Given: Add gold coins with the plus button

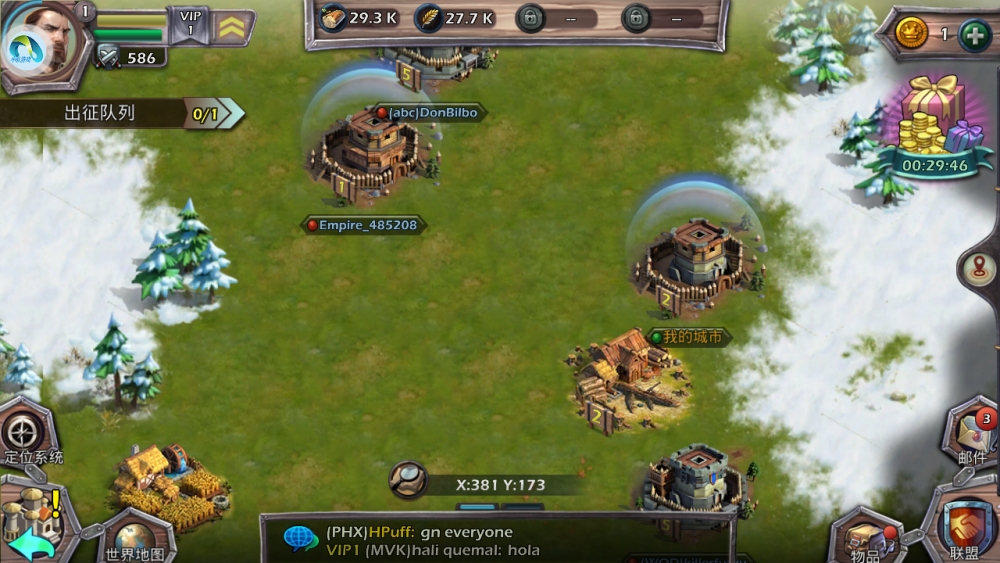Looking at the screenshot, I should tap(974, 34).
